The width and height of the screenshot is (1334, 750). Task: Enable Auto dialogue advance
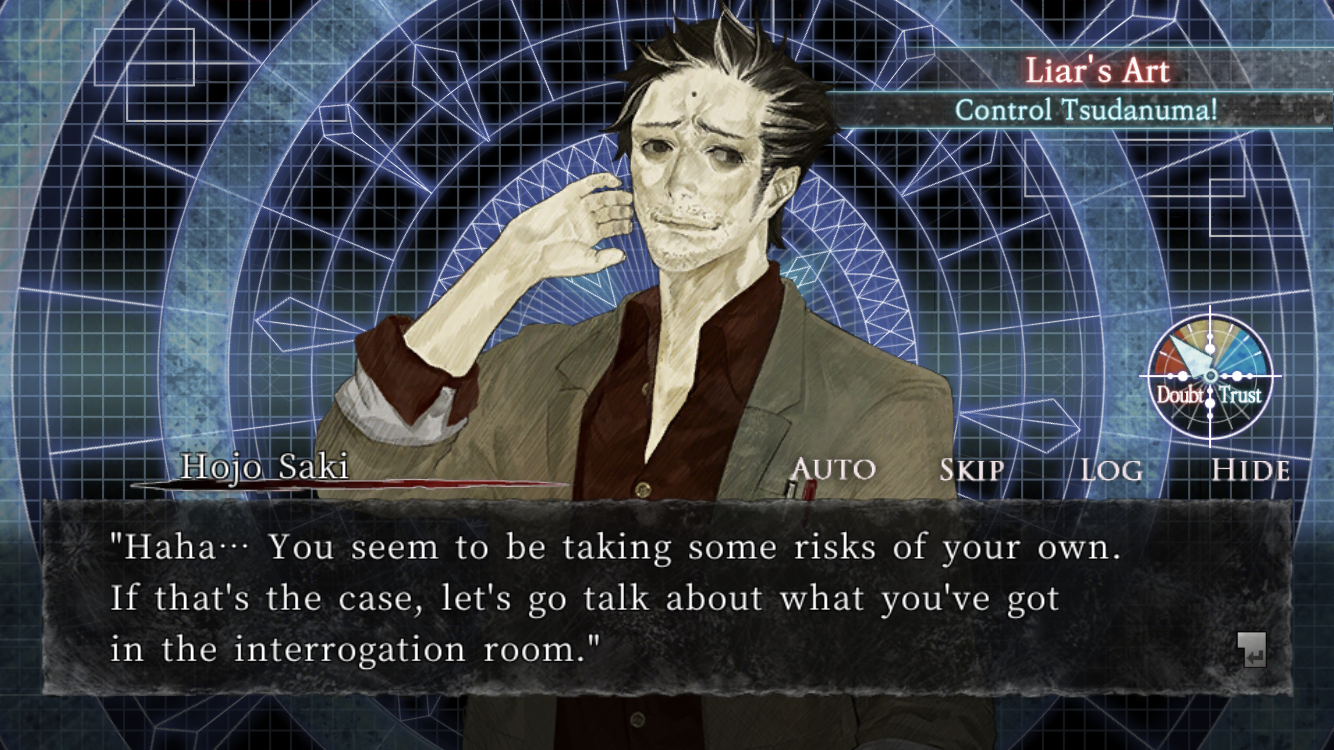coord(833,469)
